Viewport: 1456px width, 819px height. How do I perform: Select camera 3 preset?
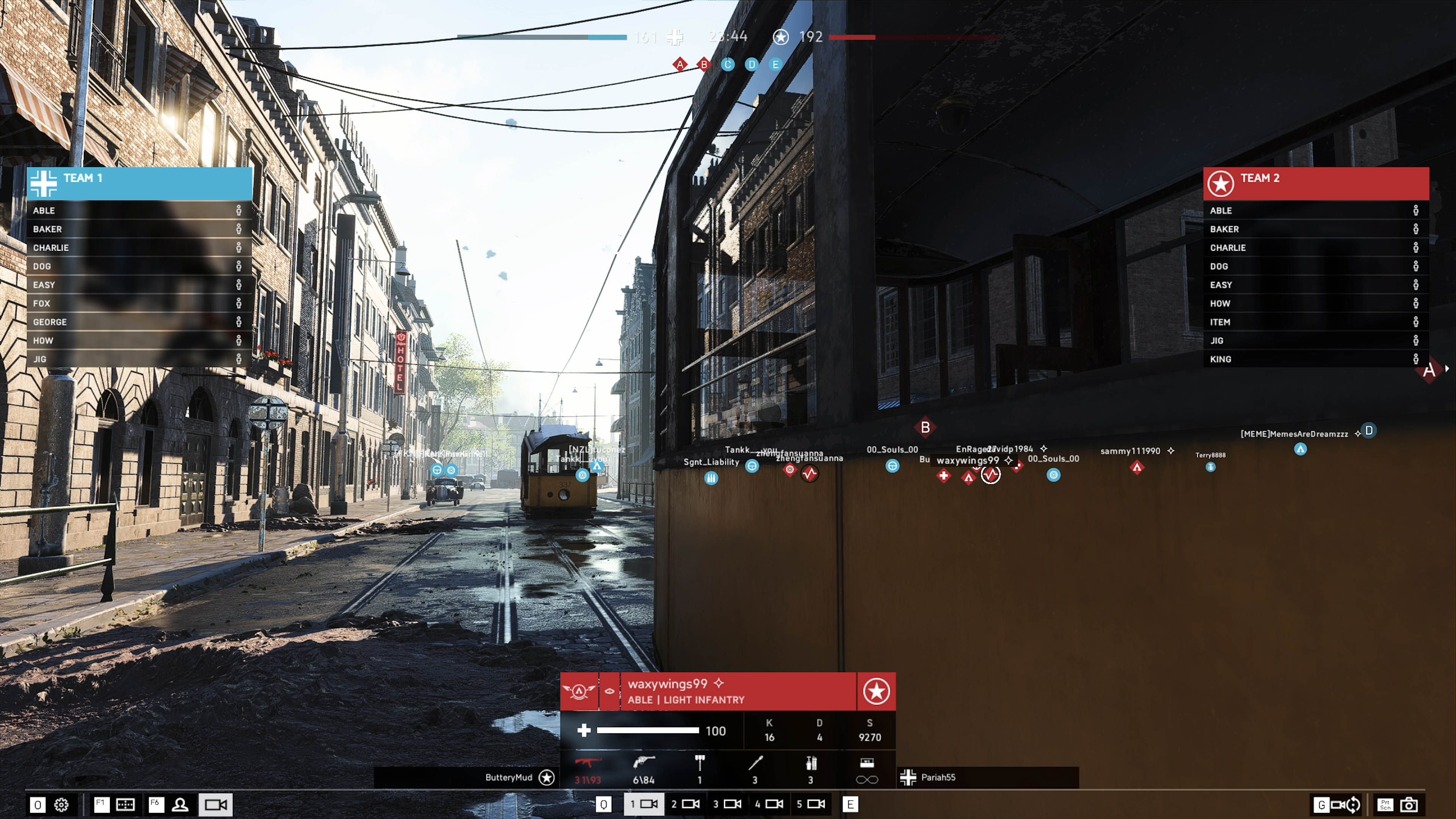click(728, 804)
